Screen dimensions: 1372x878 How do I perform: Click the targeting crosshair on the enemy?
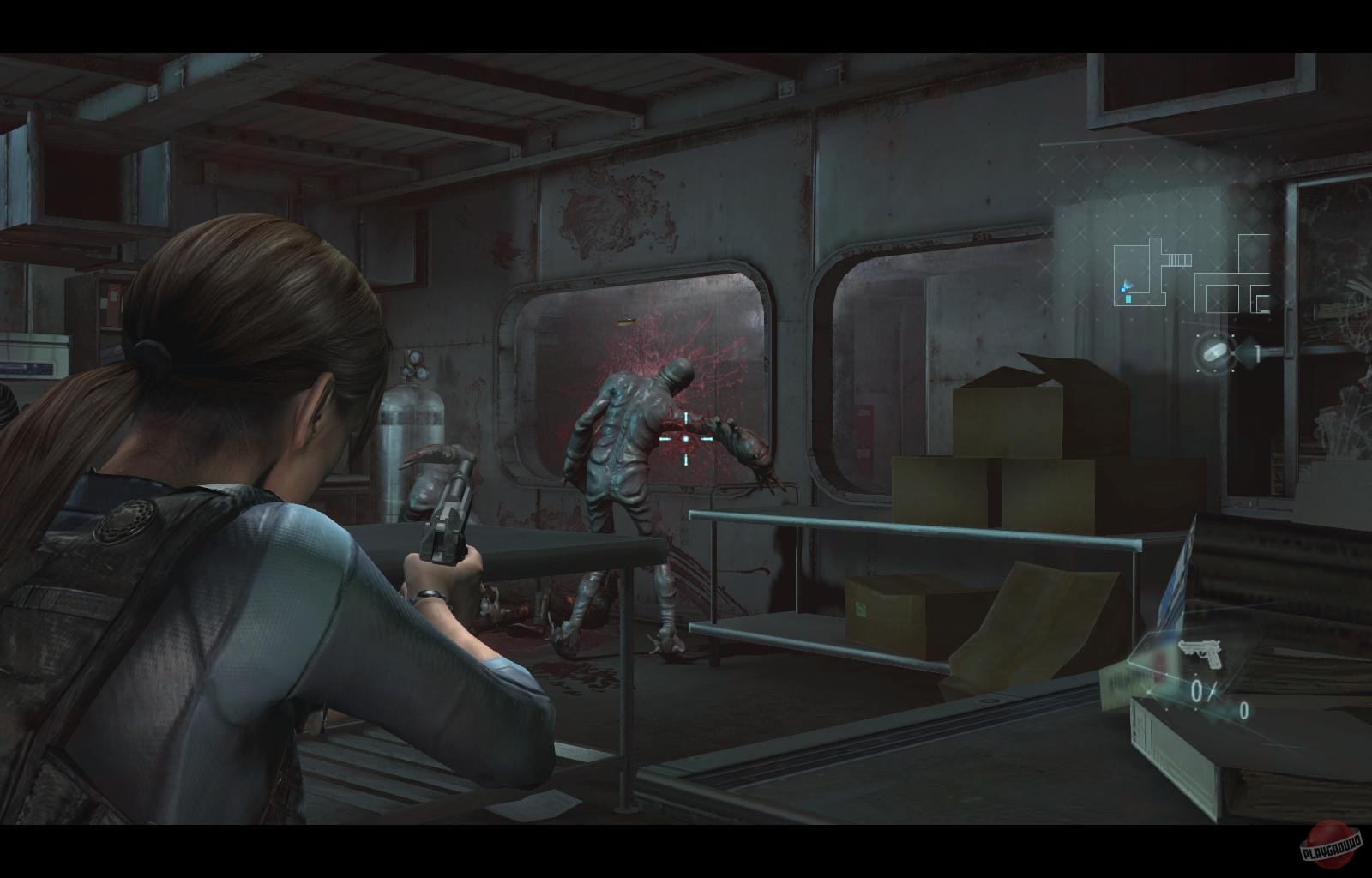coord(684,437)
